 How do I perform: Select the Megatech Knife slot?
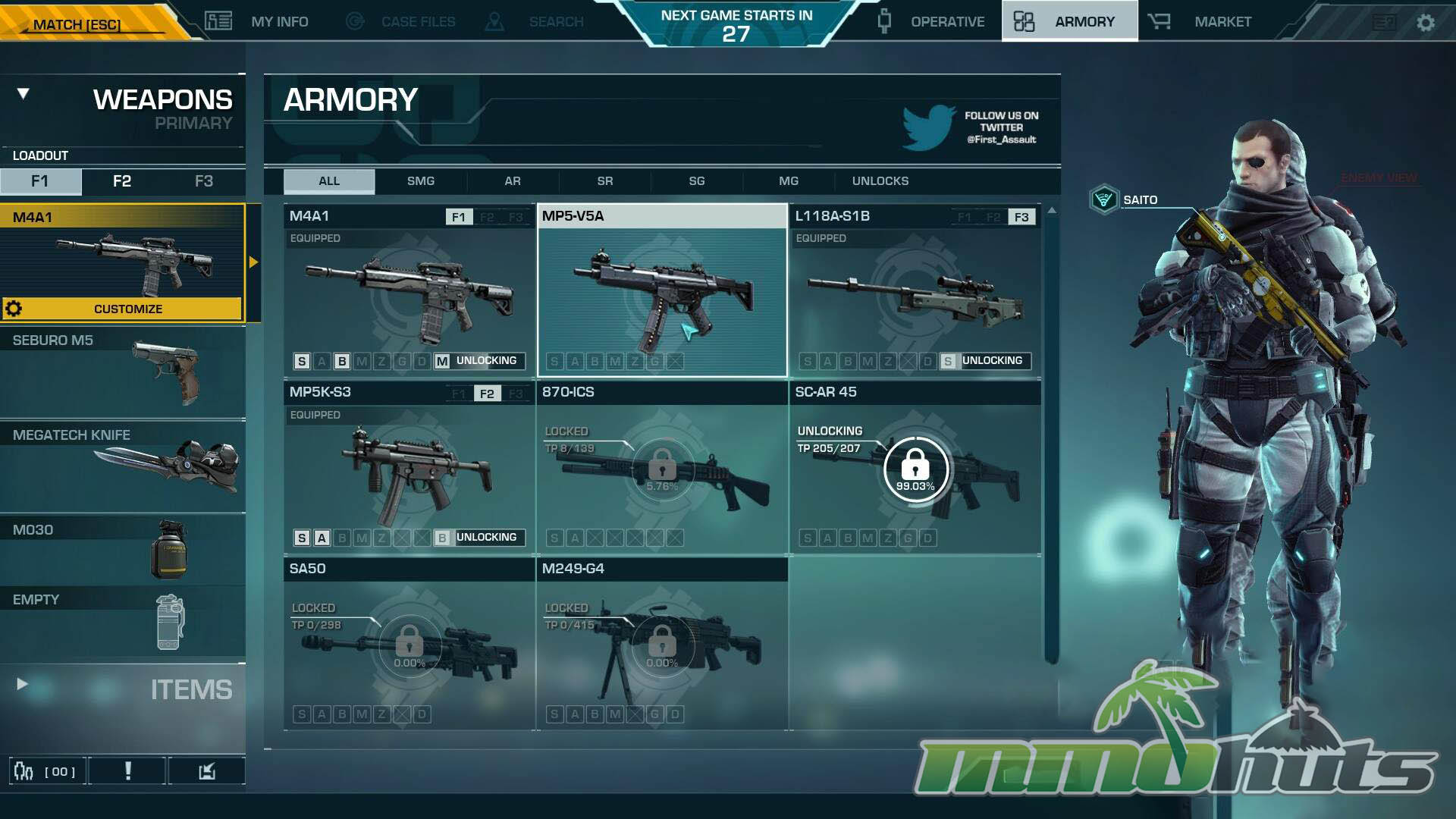click(x=122, y=466)
